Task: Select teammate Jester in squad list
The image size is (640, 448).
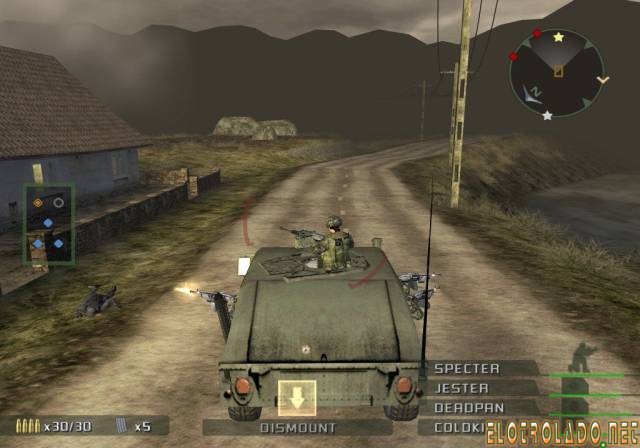Action: 462,388
